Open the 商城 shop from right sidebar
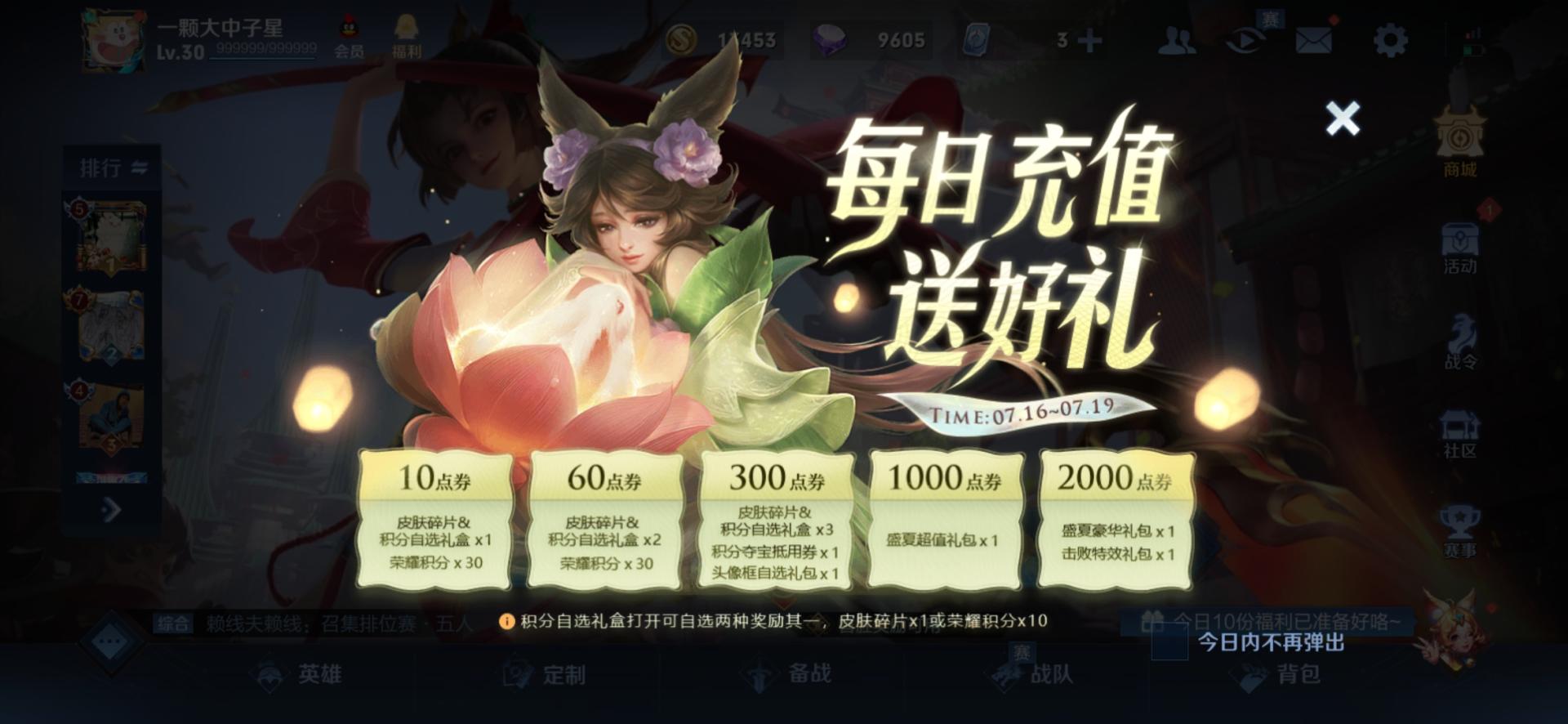The image size is (1568, 724). [1462, 147]
